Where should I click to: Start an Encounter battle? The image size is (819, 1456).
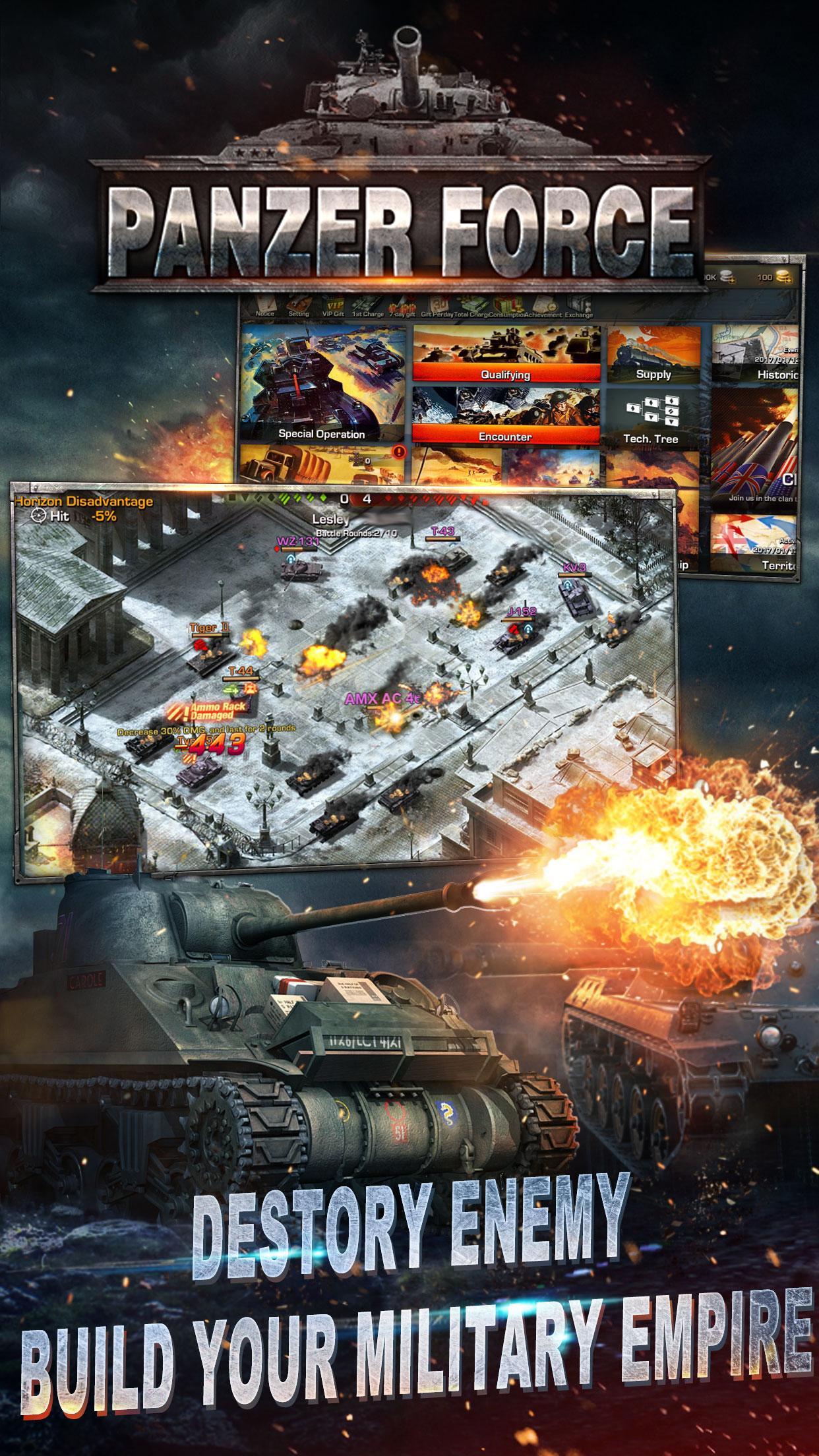click(506, 416)
